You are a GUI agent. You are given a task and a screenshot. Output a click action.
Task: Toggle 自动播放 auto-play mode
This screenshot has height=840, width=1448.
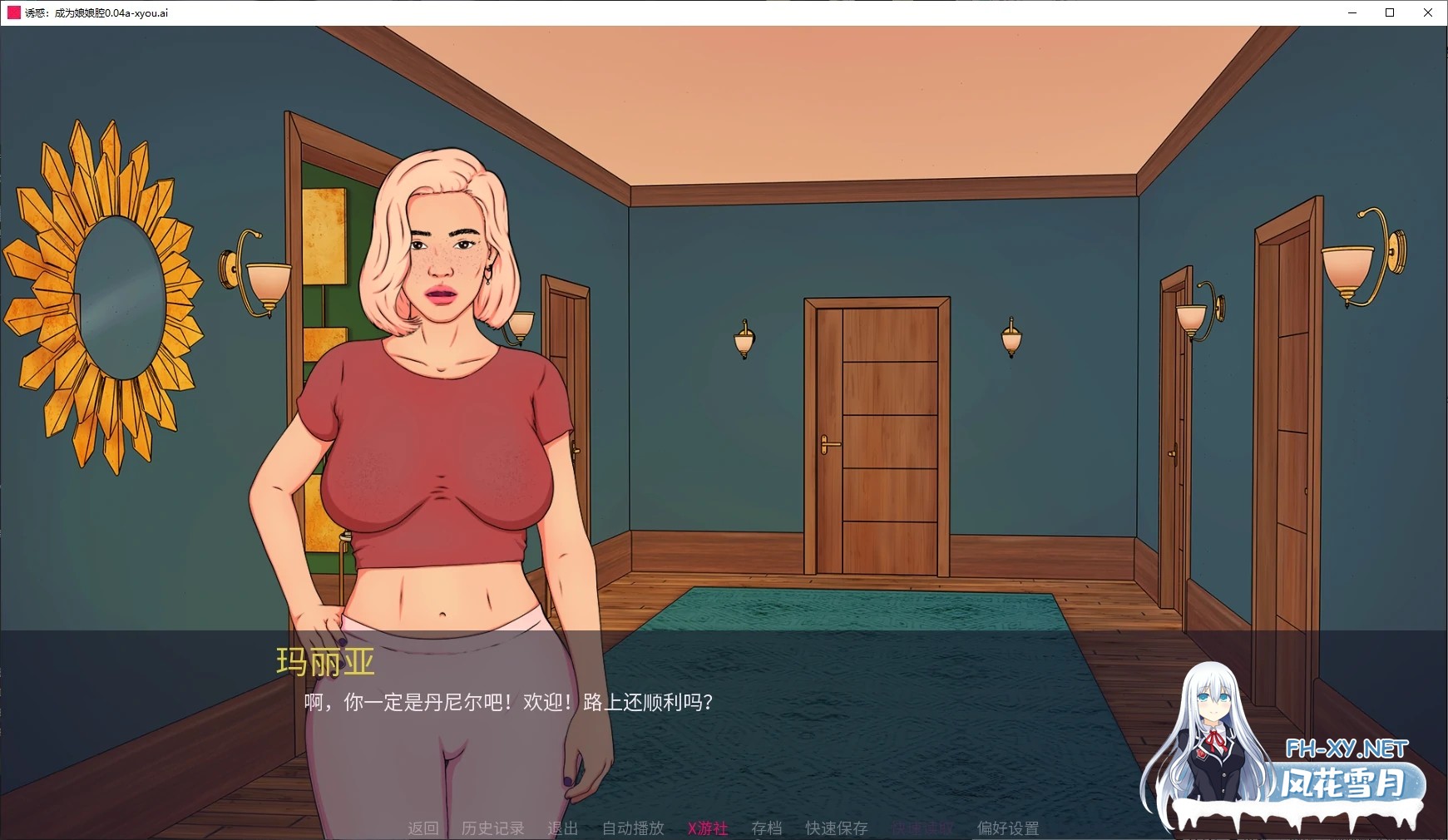point(633,828)
